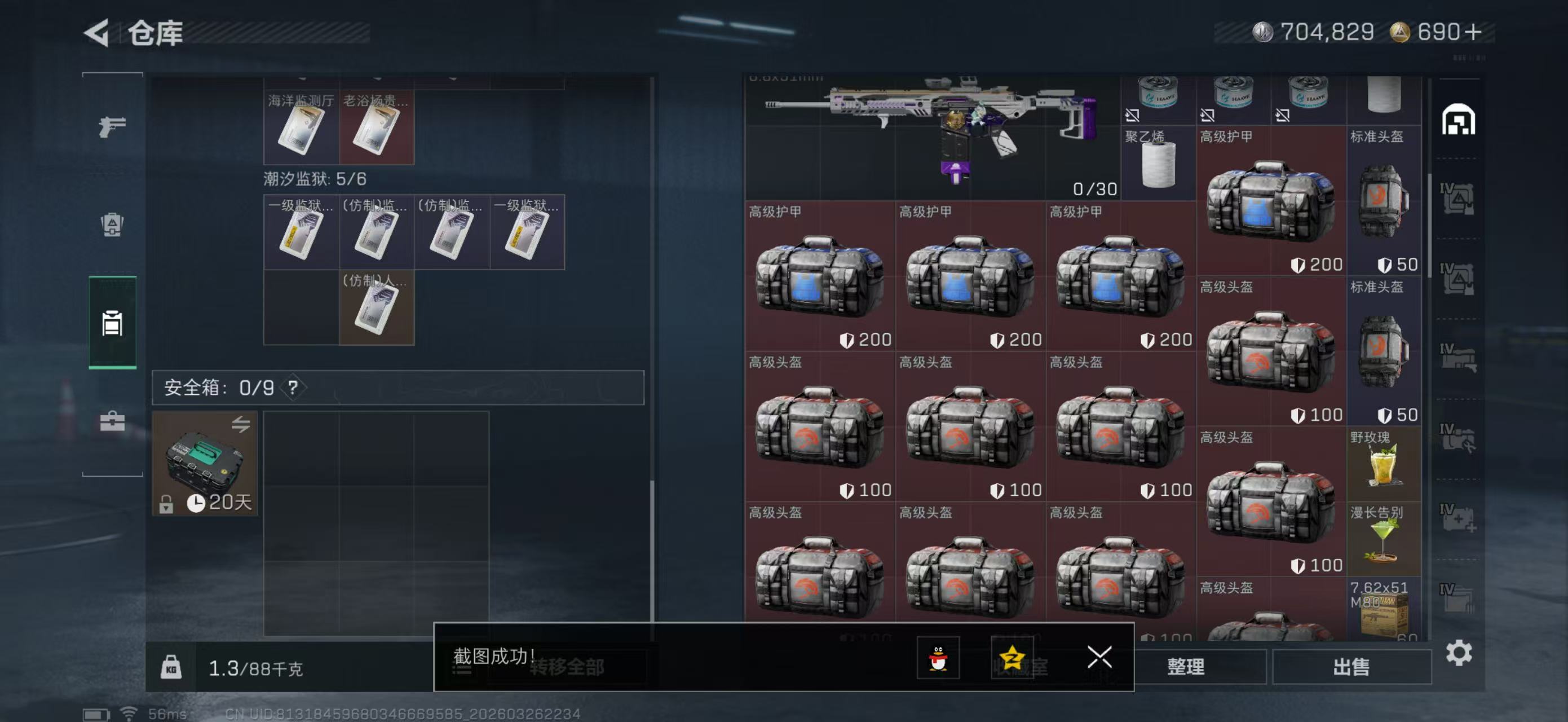Go back using the arrow beside 仓库
1568x722 pixels.
coord(97,33)
